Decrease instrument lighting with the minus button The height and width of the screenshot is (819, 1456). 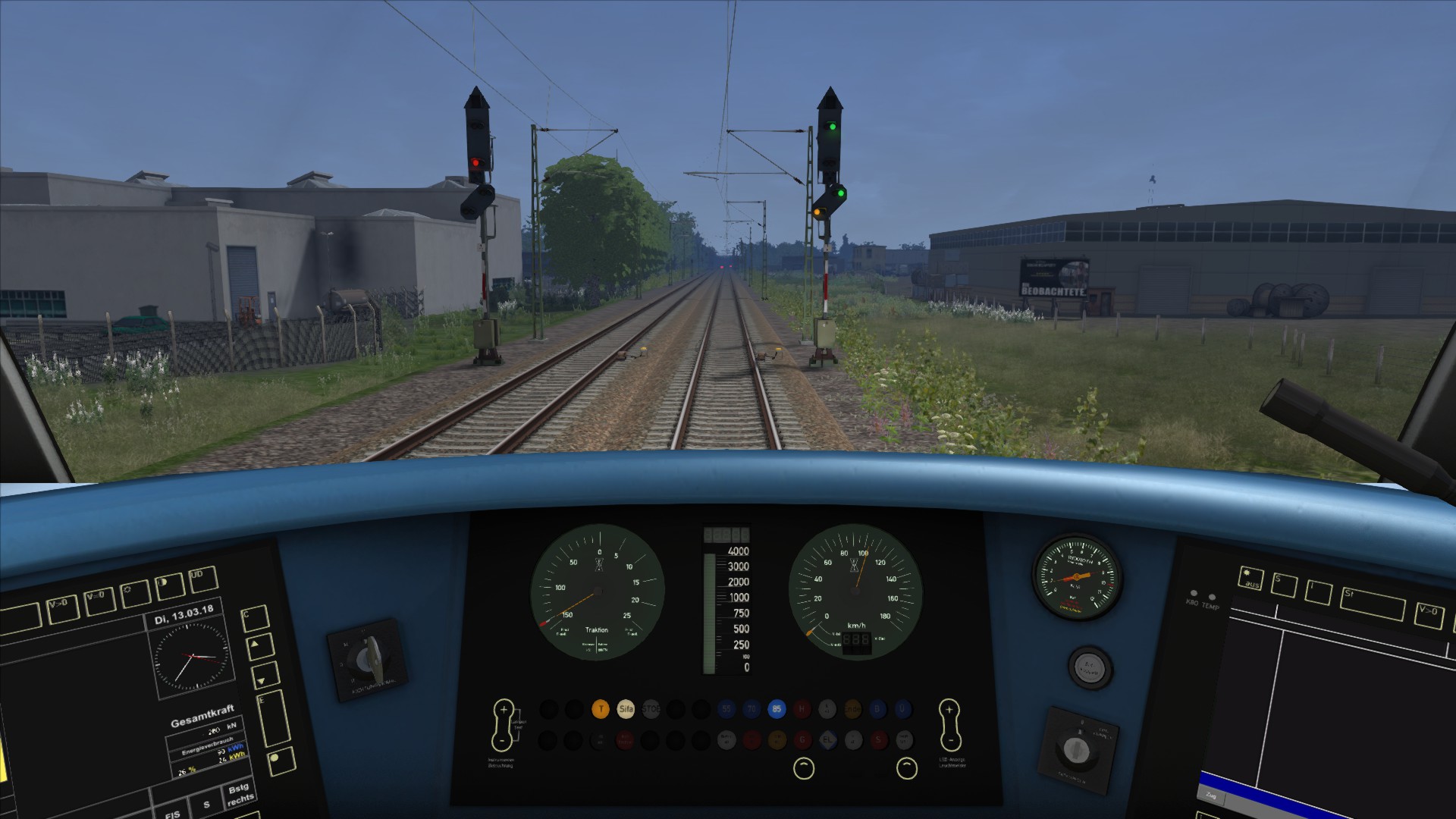coord(503,739)
